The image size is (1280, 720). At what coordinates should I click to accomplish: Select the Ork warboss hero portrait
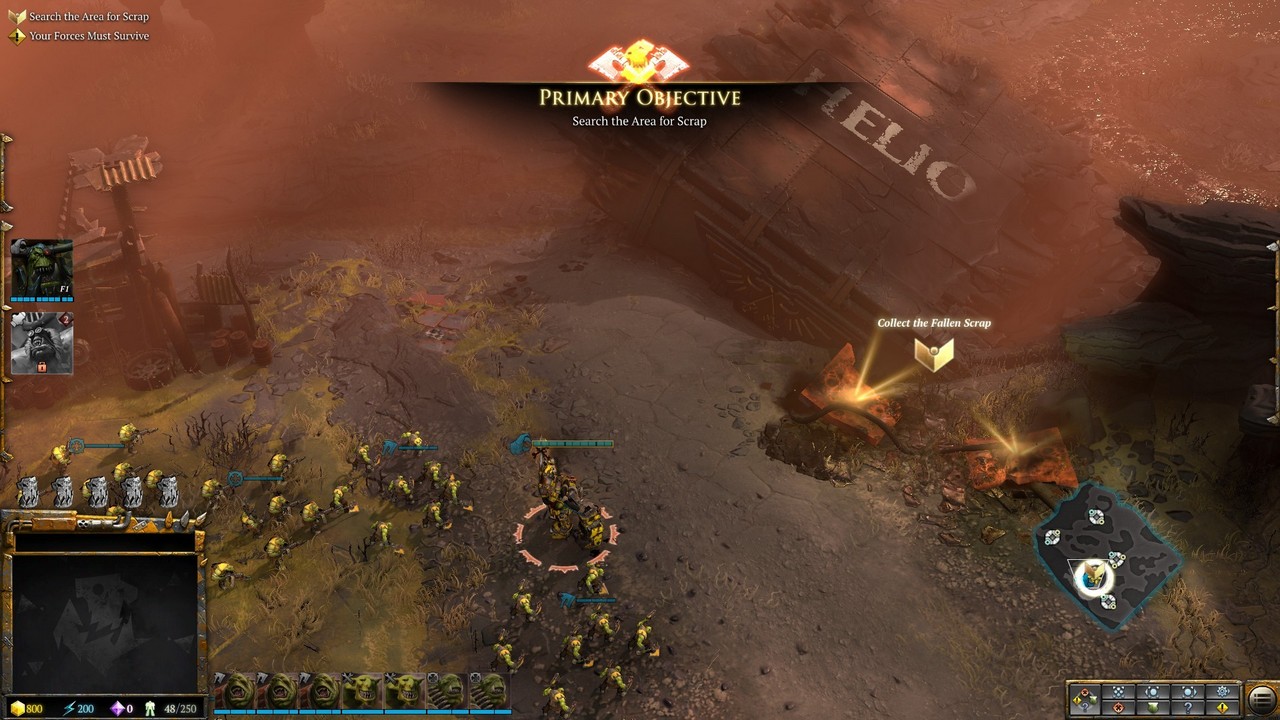(41, 269)
